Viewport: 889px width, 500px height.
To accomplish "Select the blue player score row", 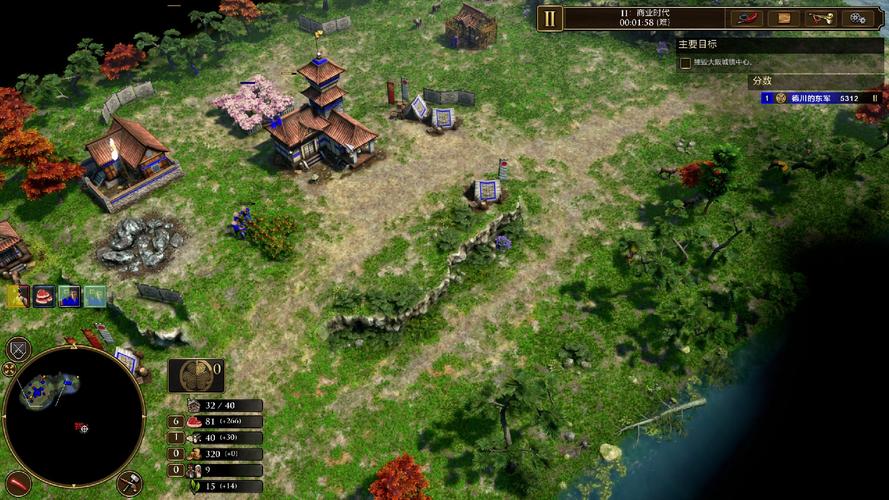I will tap(820, 99).
